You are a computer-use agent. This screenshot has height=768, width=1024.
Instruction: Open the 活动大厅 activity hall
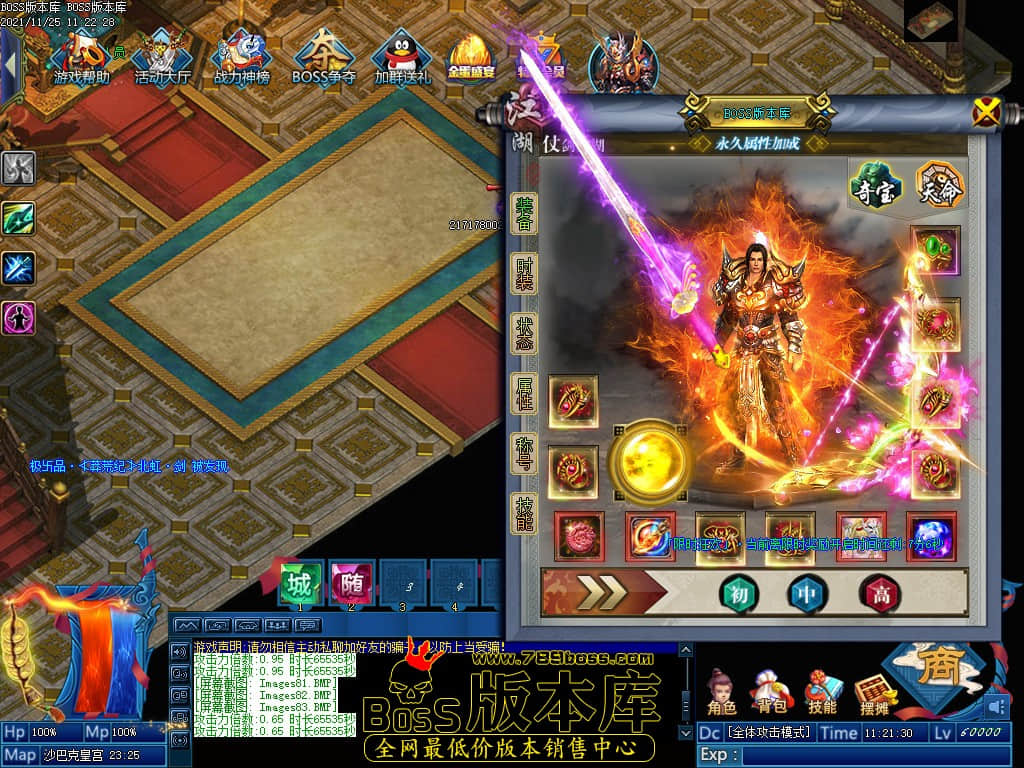162,58
